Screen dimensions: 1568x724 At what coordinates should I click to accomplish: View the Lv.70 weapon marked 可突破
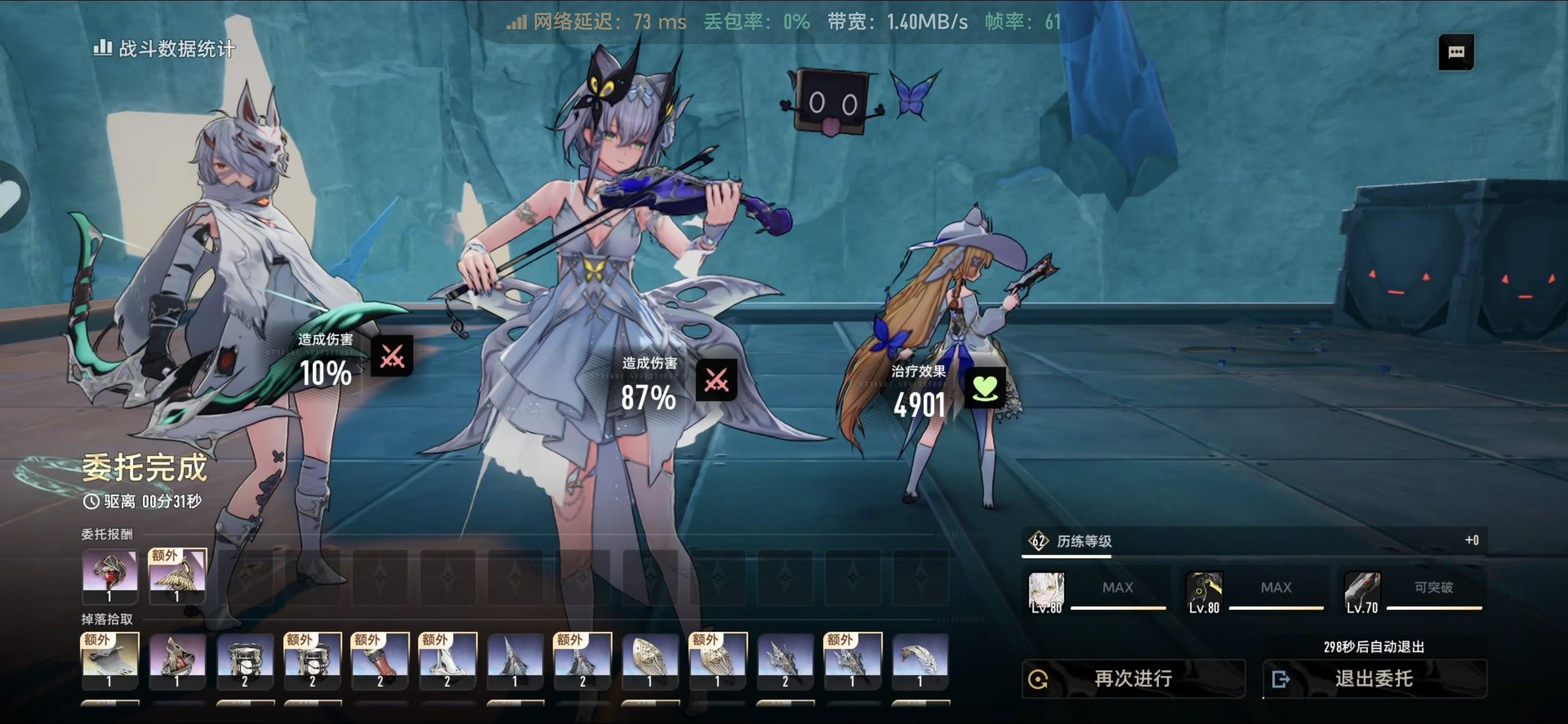pyautogui.click(x=1362, y=591)
